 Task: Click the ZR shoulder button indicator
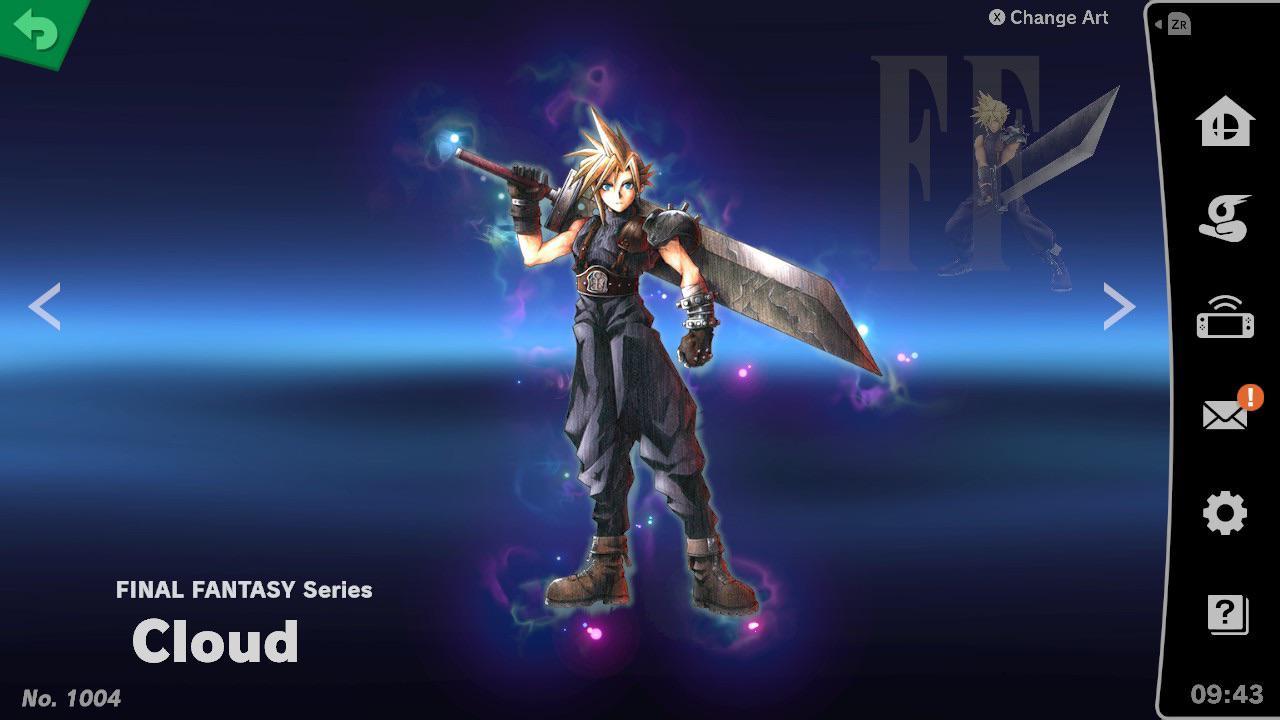click(x=1178, y=24)
